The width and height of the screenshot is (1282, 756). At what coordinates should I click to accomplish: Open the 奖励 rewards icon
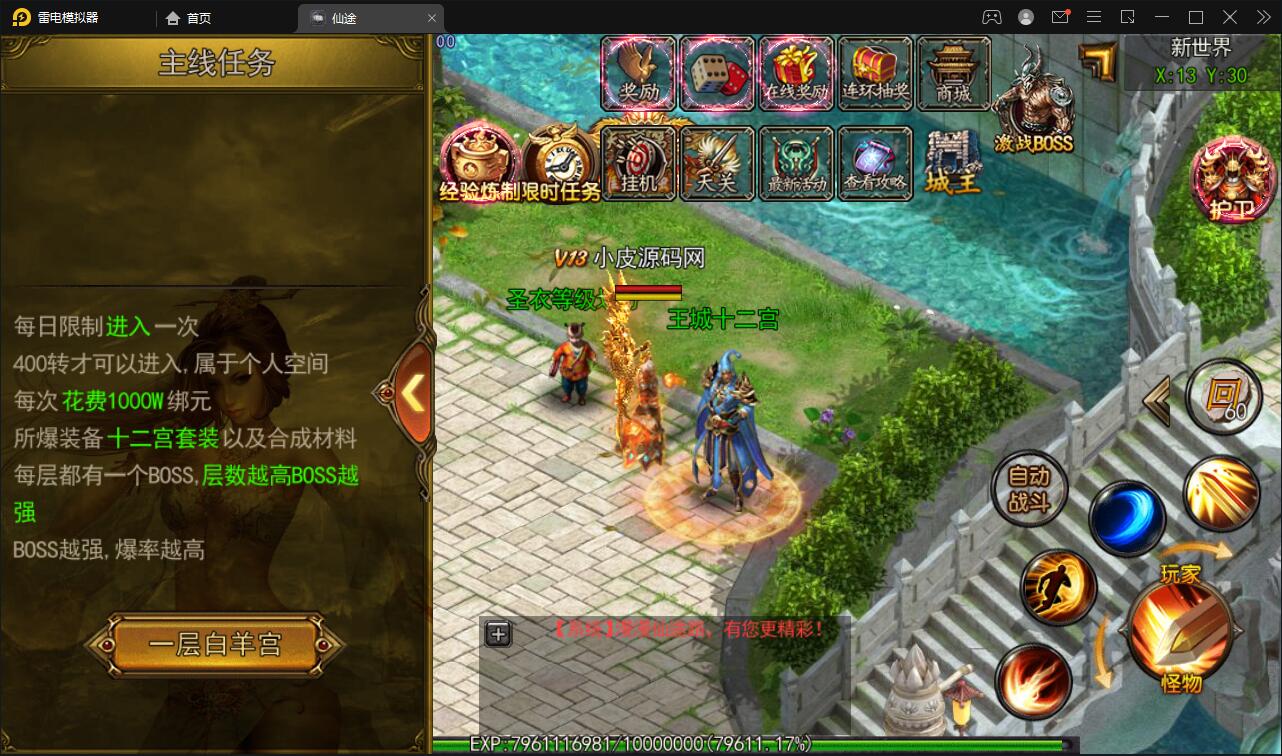pos(638,72)
